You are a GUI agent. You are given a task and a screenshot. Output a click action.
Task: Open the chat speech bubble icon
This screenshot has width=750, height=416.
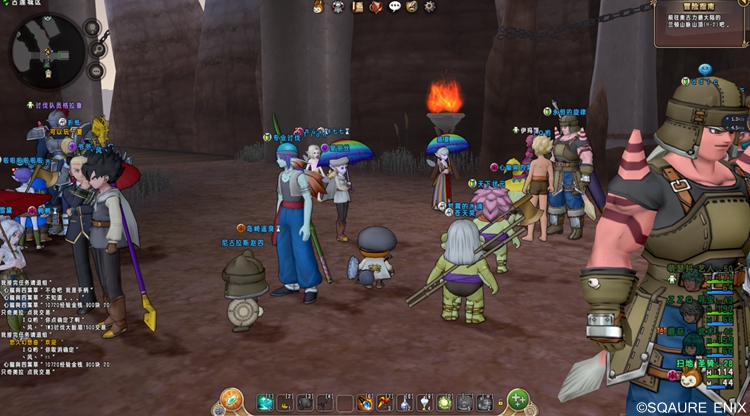coord(394,7)
